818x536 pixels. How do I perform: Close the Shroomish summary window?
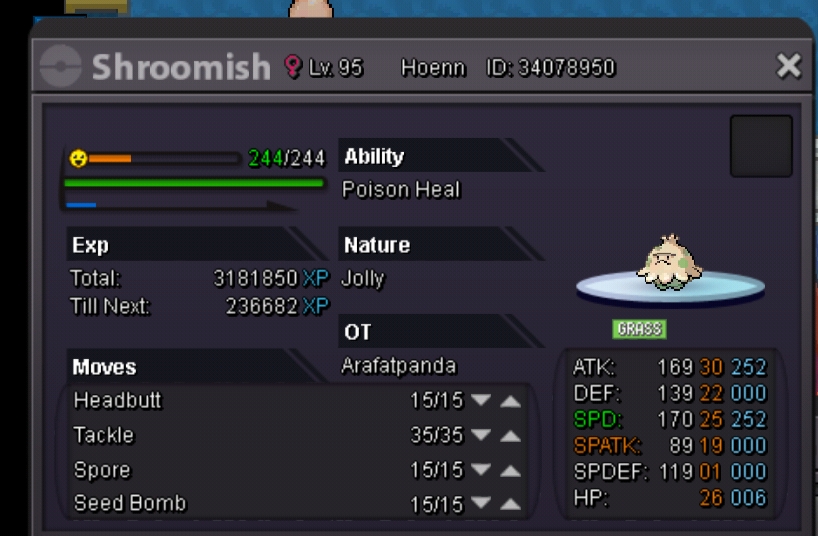pos(788,67)
